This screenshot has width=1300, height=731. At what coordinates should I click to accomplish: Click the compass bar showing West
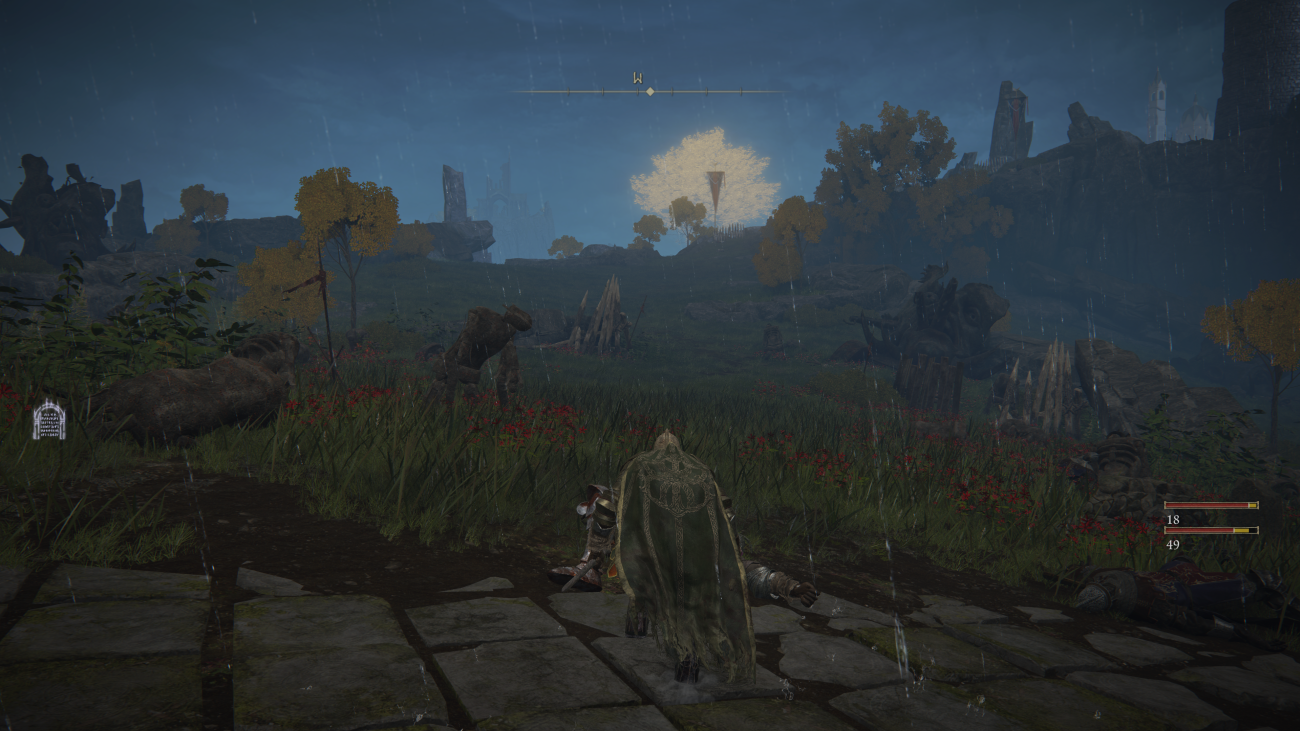click(649, 91)
